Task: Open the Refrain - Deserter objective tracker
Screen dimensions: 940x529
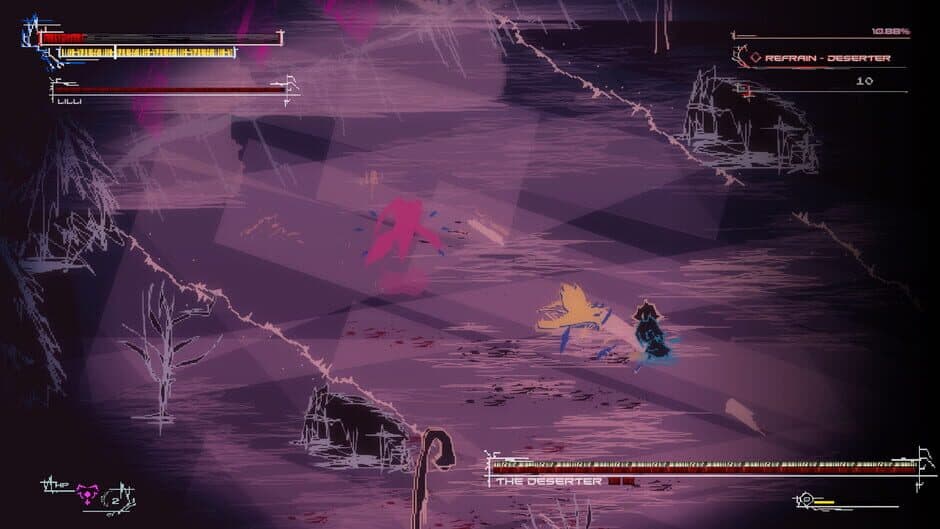Action: 826,58
